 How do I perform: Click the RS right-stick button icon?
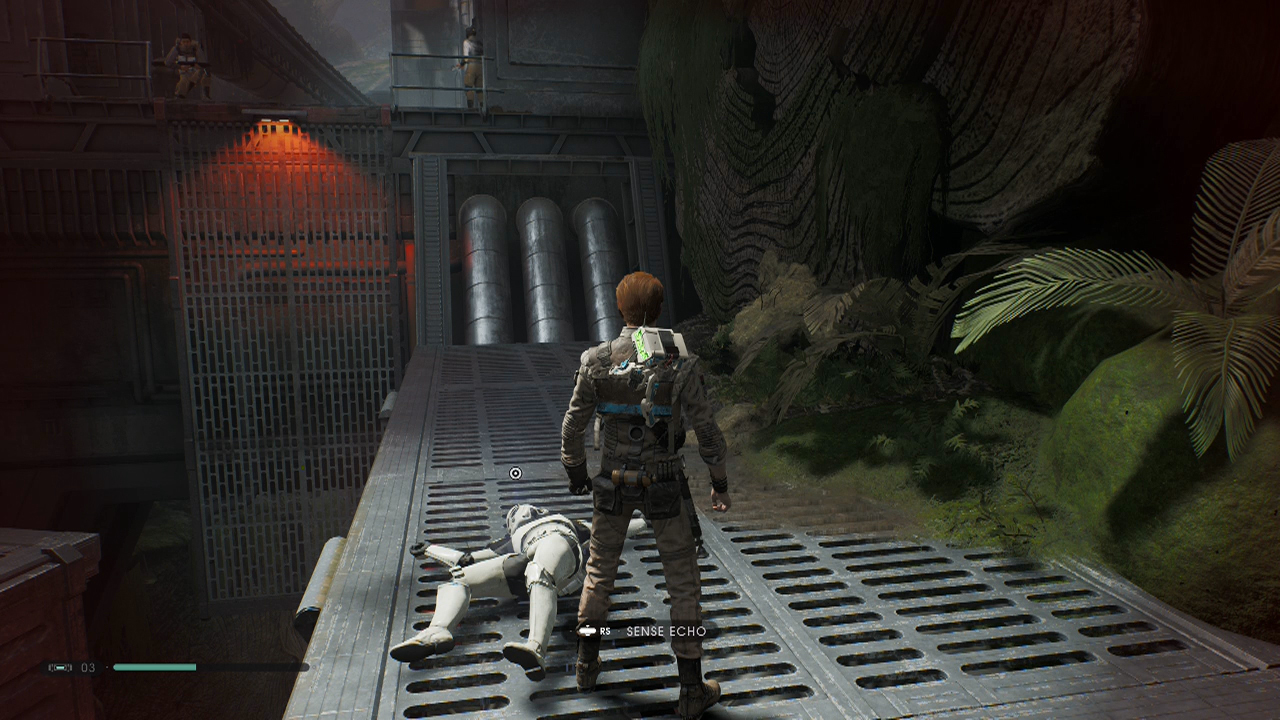tap(588, 631)
